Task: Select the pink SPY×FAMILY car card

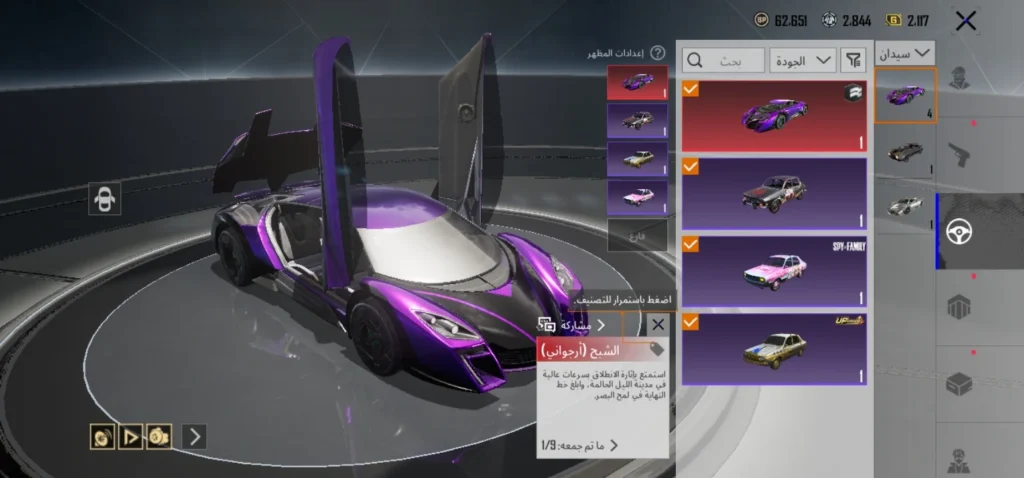Action: tap(773, 270)
